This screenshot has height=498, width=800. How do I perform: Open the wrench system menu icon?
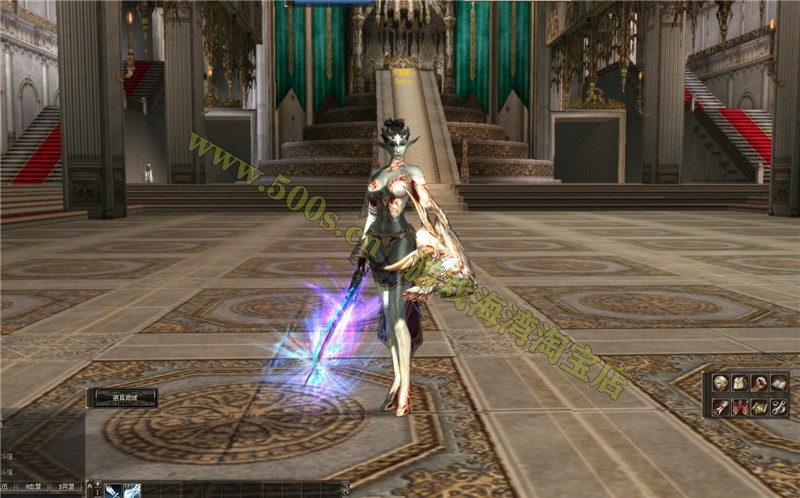(x=779, y=407)
